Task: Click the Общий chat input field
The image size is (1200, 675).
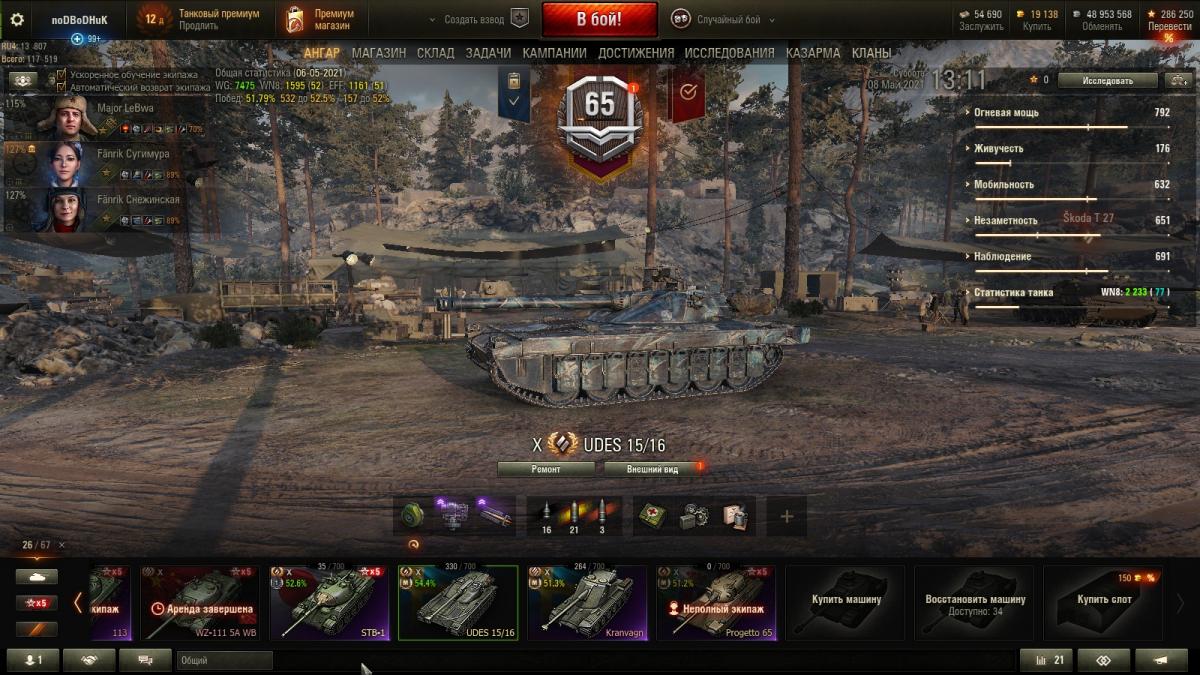Action: [x=224, y=660]
